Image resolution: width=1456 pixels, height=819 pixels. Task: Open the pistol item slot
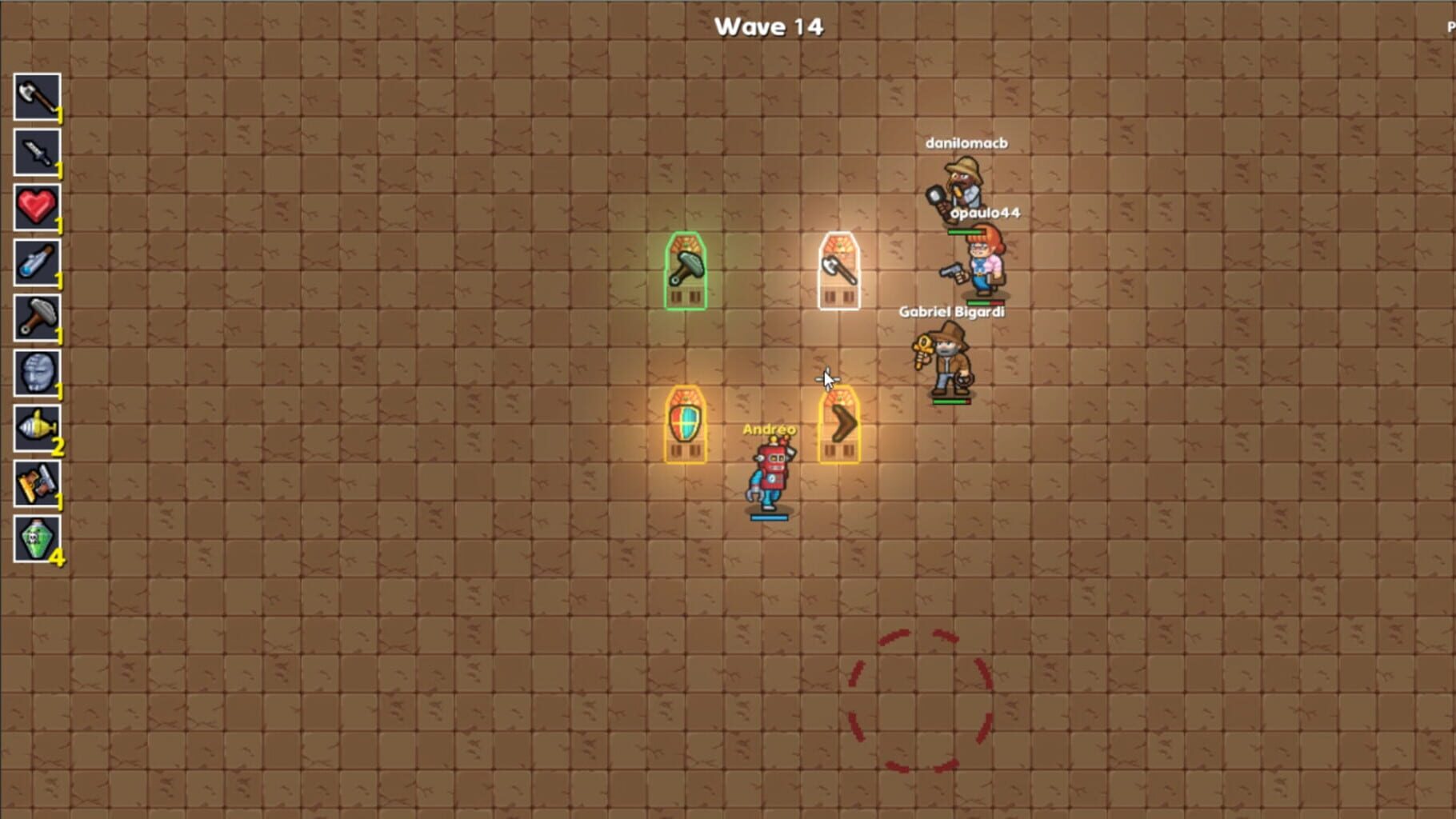pyautogui.click(x=37, y=483)
